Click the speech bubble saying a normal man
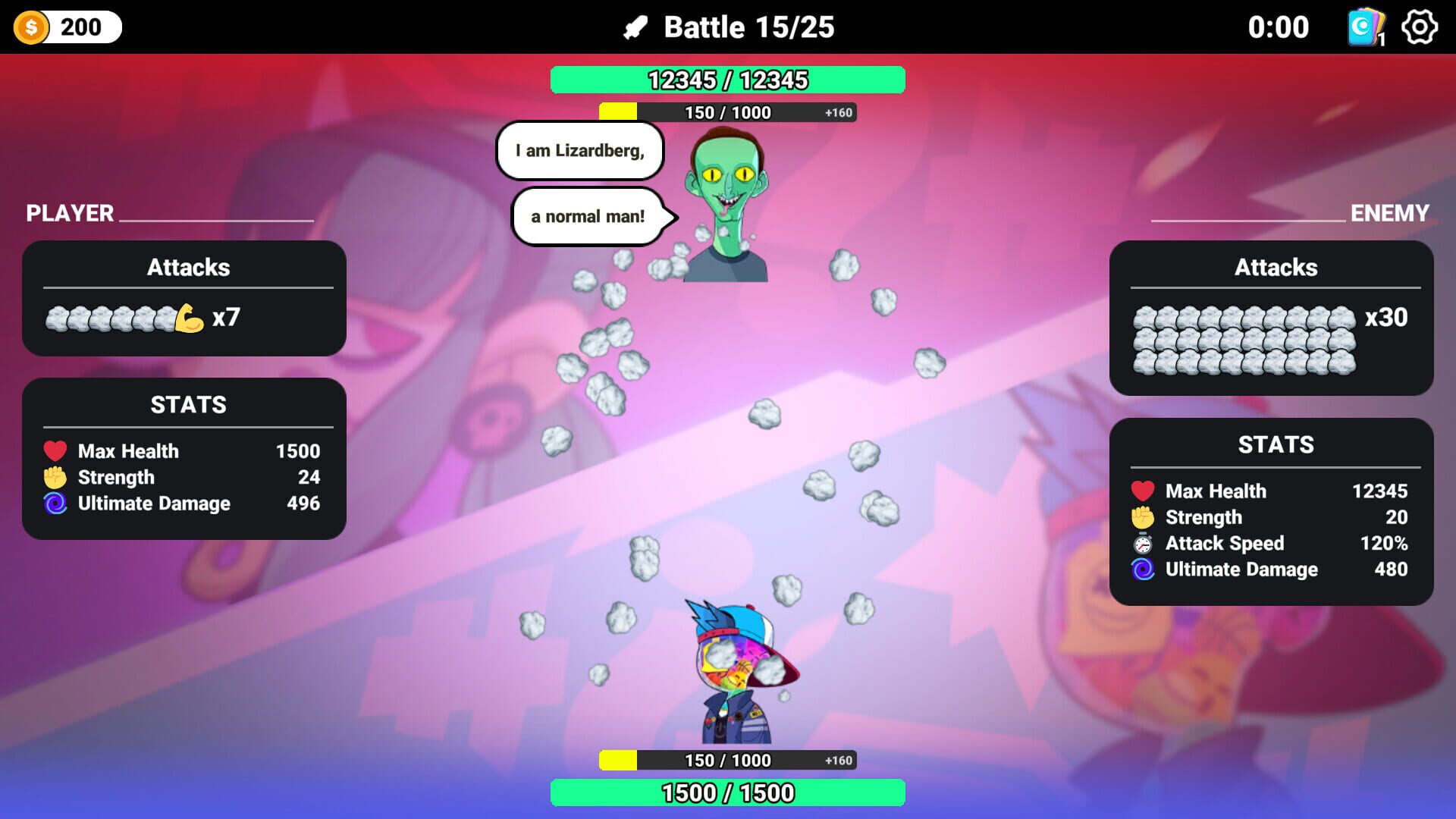The image size is (1456, 819). [588, 216]
